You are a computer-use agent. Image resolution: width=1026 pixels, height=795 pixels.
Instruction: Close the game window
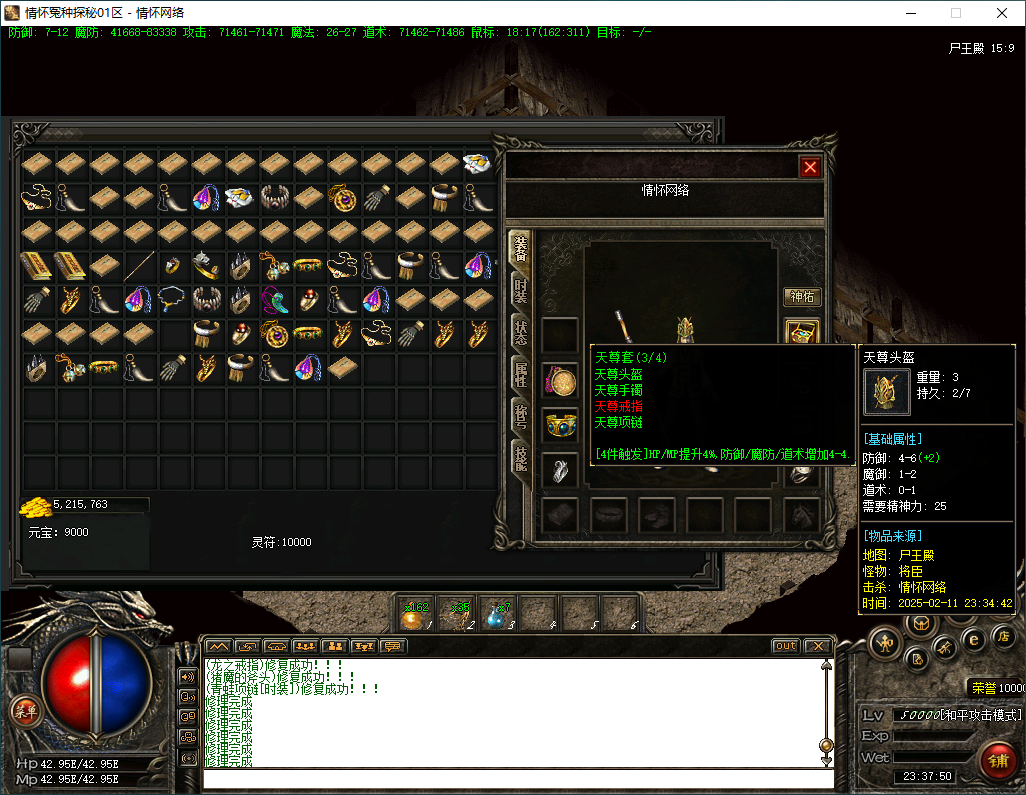point(1001,13)
